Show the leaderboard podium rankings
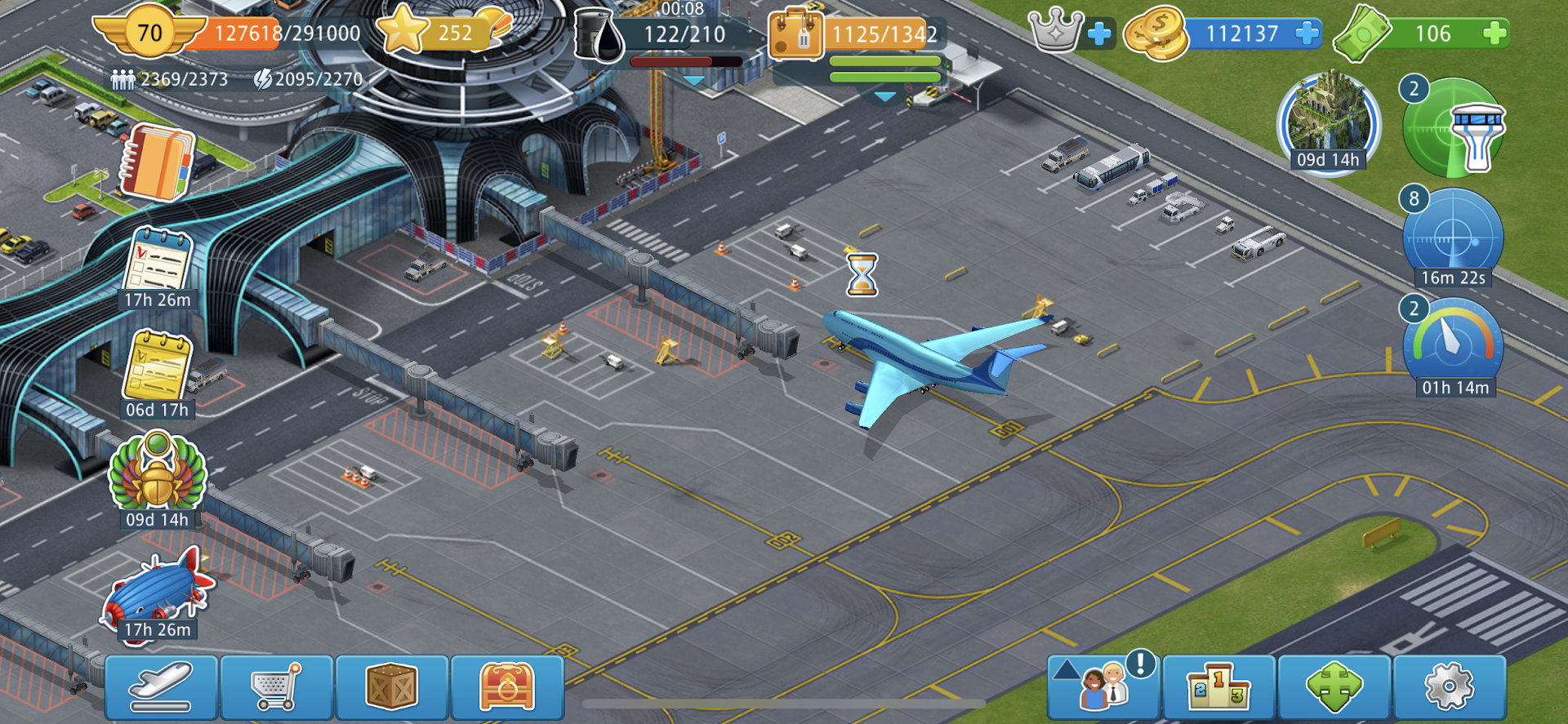 point(1218,686)
